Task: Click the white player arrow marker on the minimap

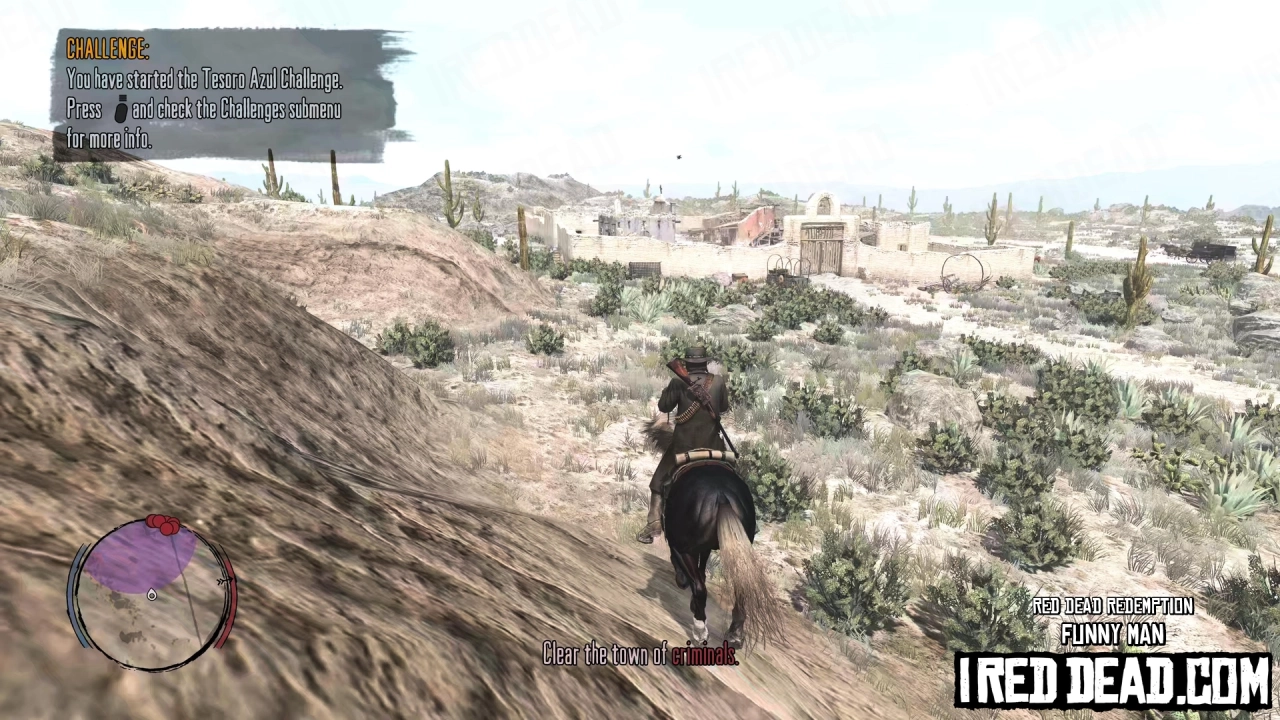Action: pos(152,595)
